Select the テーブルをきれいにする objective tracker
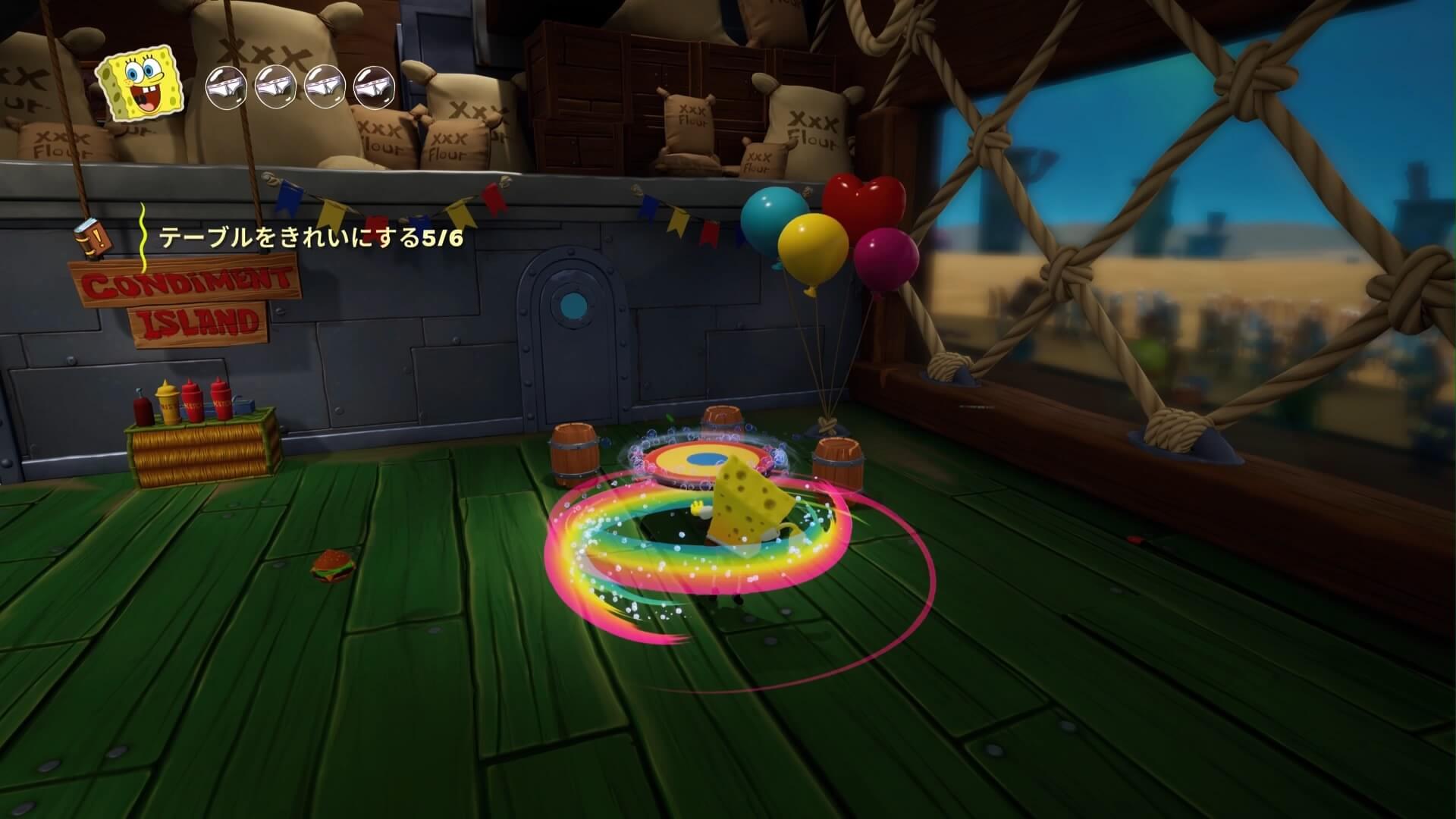The image size is (1456, 819). (310, 238)
